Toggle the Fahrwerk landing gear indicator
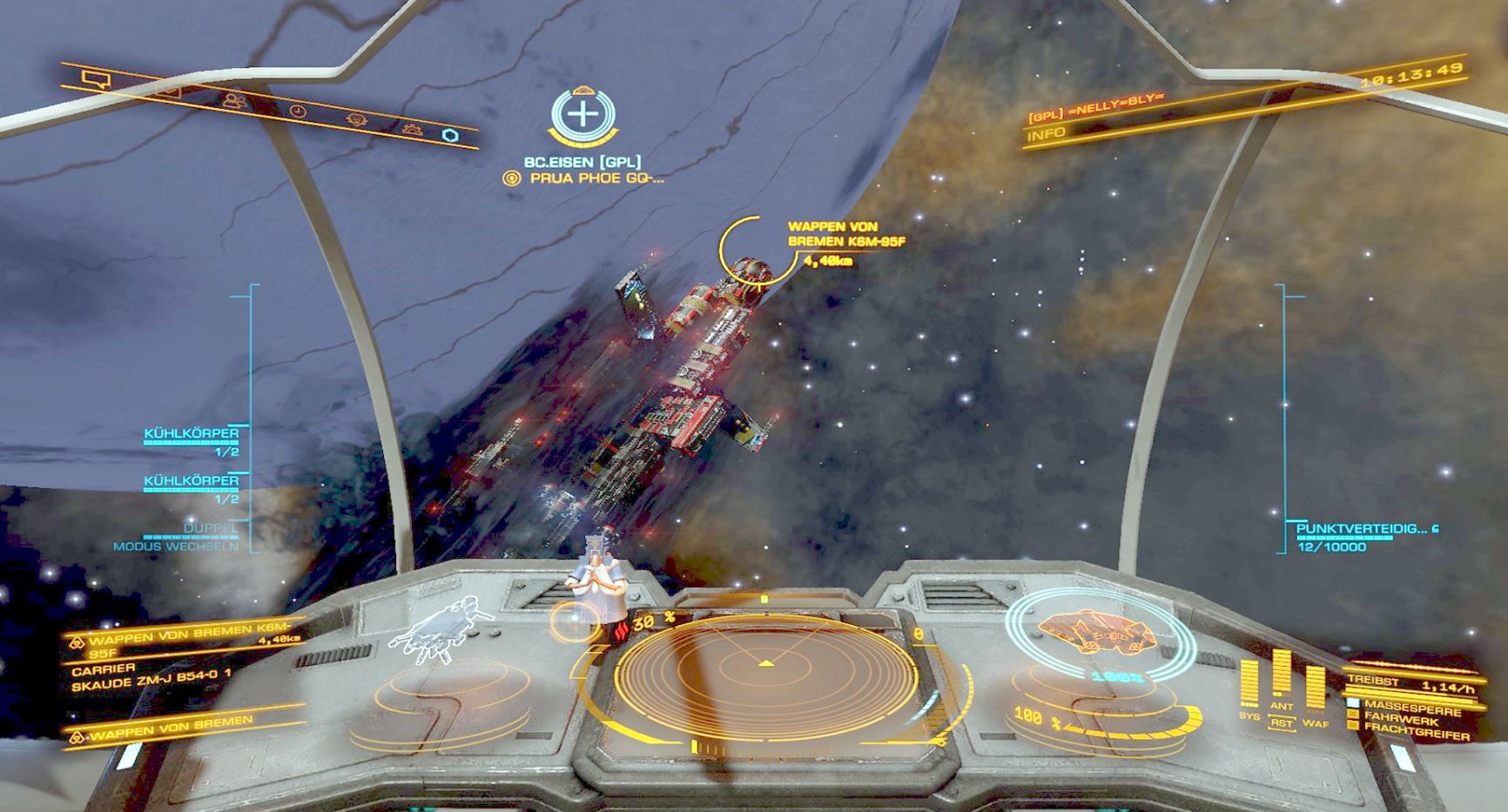This screenshot has width=1508, height=812. coord(1397,717)
